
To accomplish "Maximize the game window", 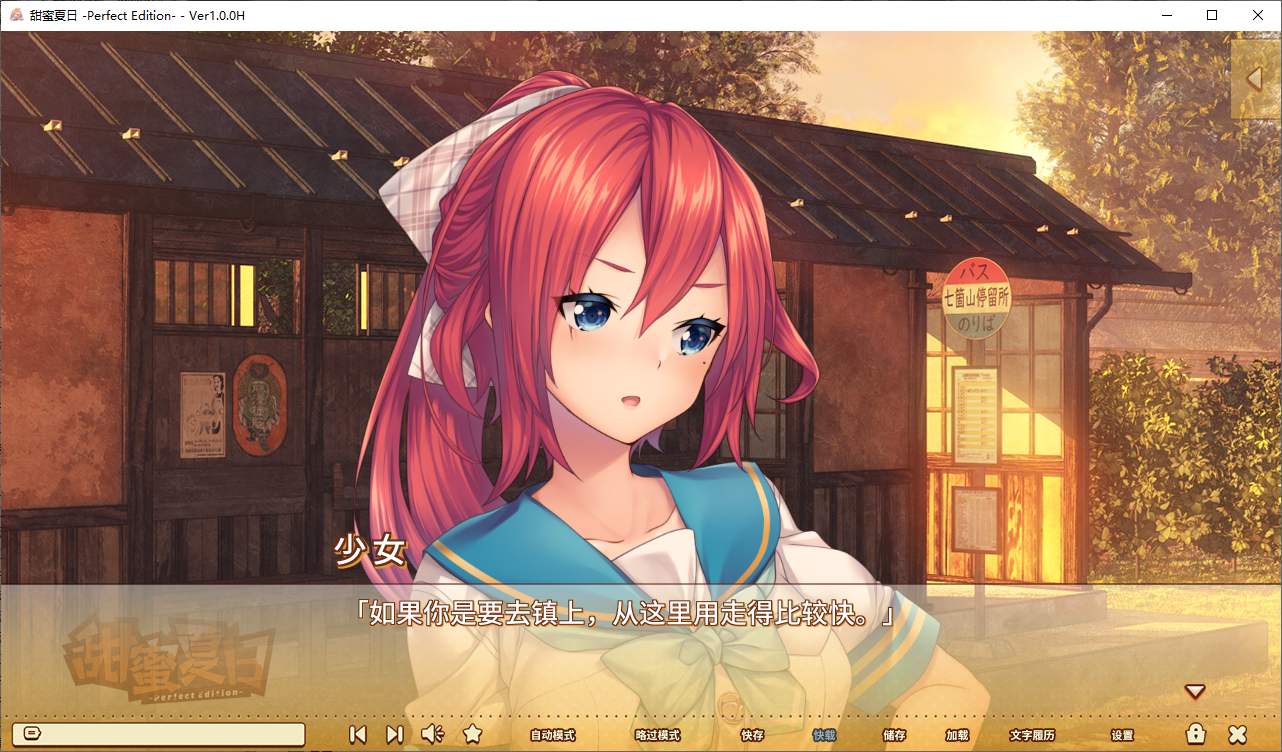I will tap(1212, 15).
